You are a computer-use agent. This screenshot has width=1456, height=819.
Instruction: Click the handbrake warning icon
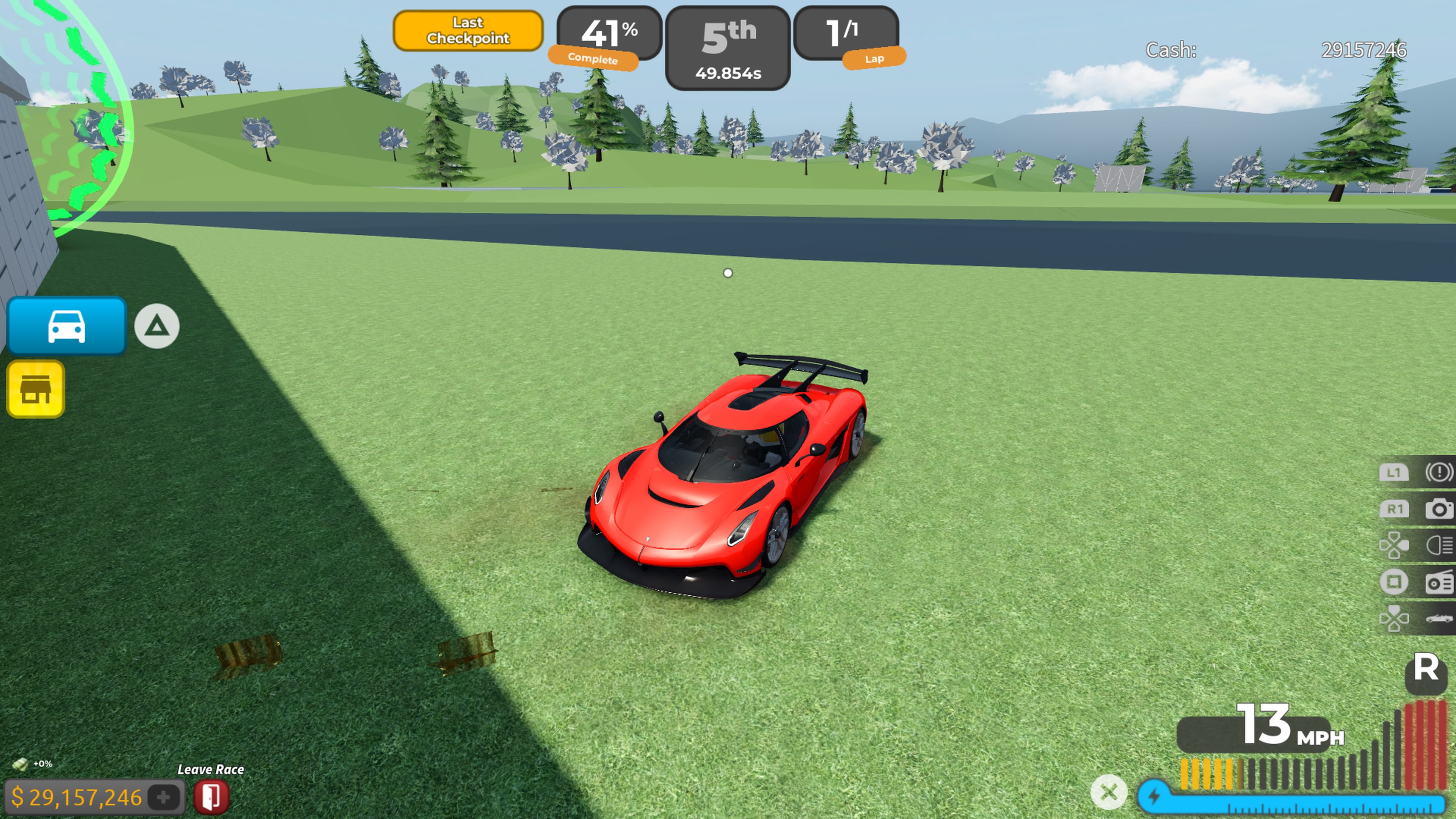pyautogui.click(x=1438, y=472)
